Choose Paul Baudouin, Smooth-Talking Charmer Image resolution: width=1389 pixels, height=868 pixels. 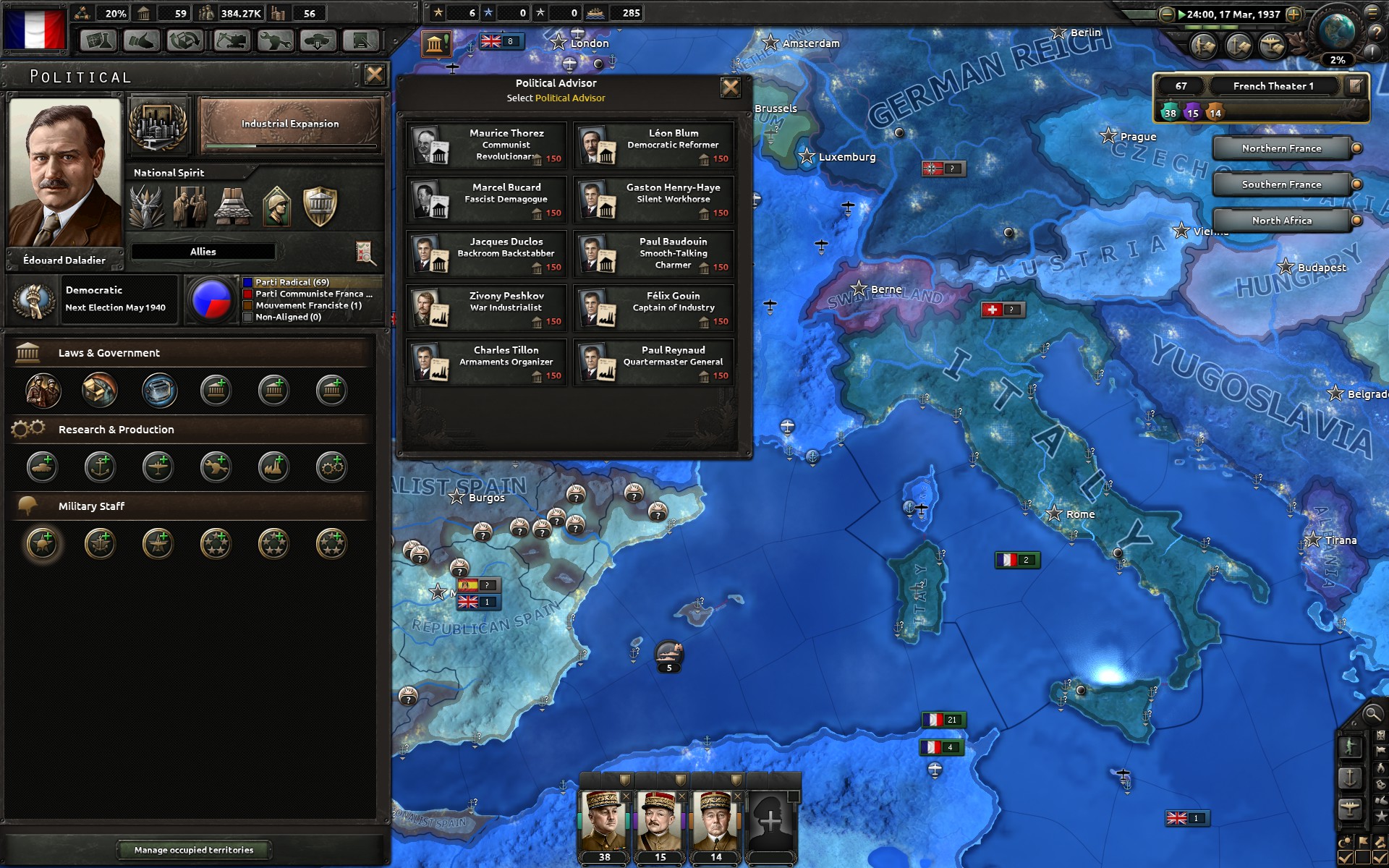coord(653,254)
